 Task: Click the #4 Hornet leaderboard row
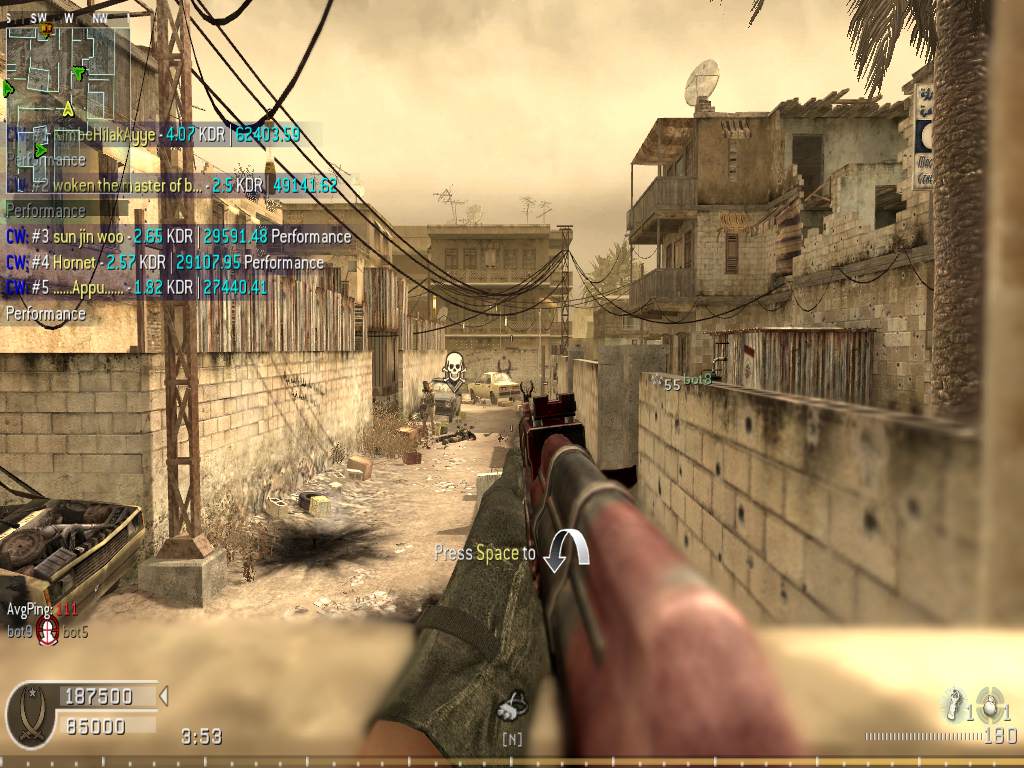165,263
